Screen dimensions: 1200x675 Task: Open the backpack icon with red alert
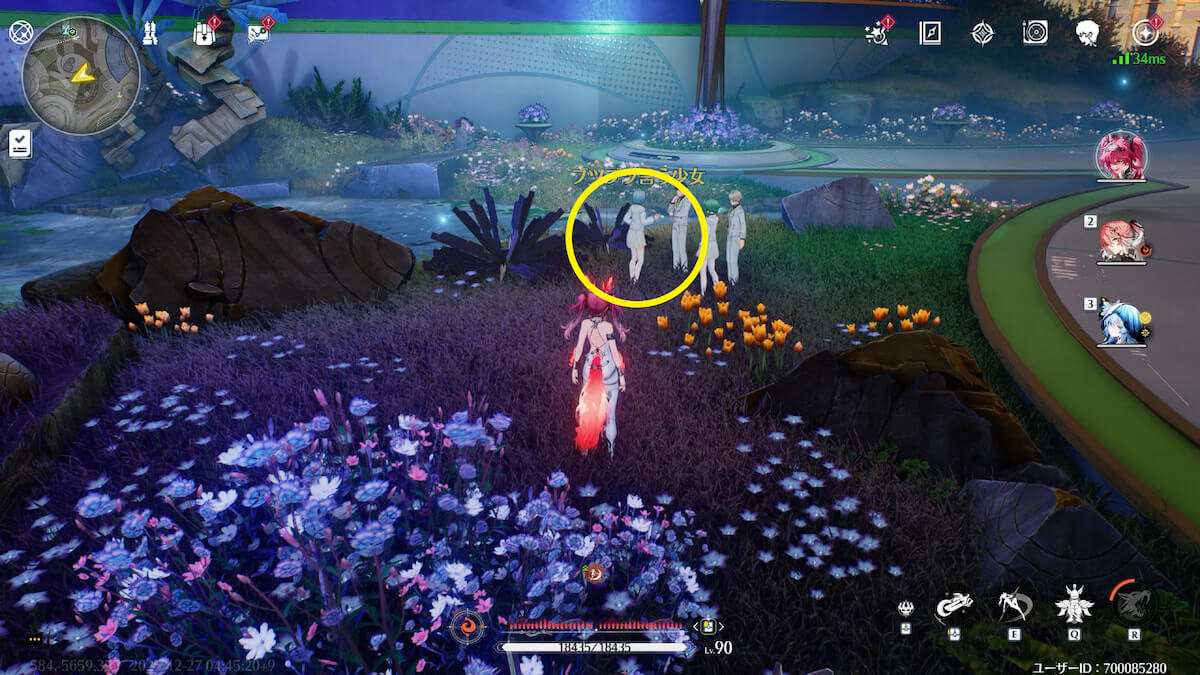[x=205, y=34]
